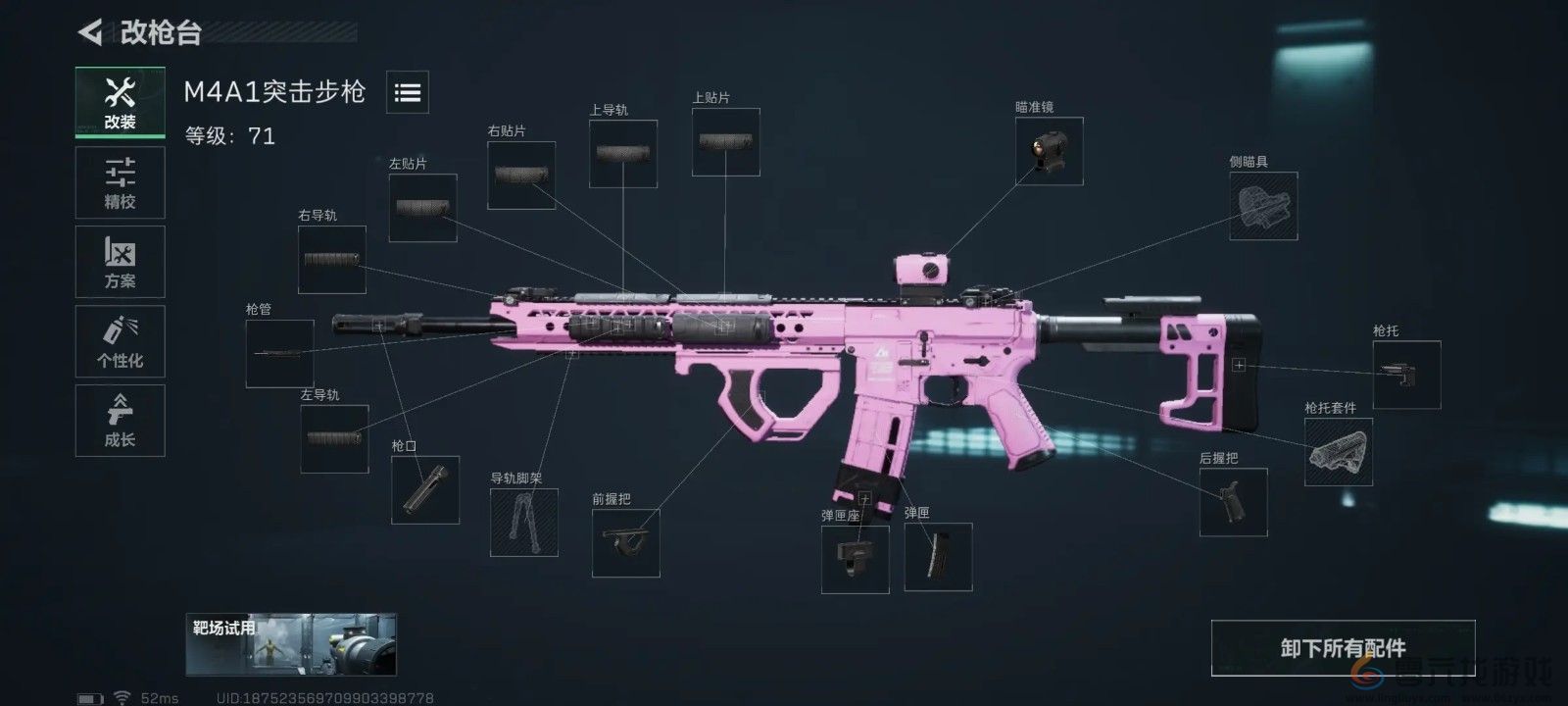Select the 前握把 foregrip slot

(x=627, y=544)
